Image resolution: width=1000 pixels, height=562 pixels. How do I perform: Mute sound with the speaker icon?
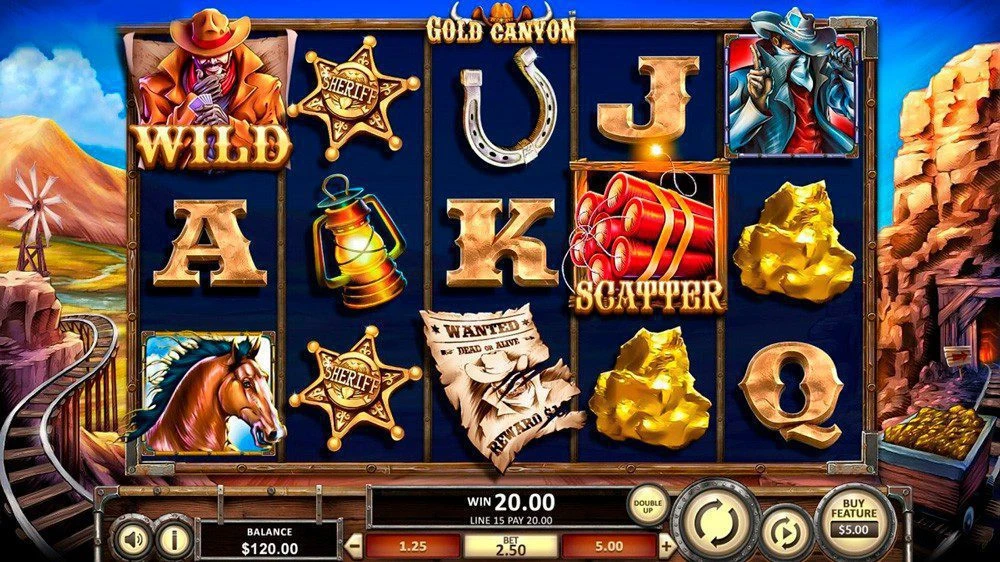click(133, 539)
